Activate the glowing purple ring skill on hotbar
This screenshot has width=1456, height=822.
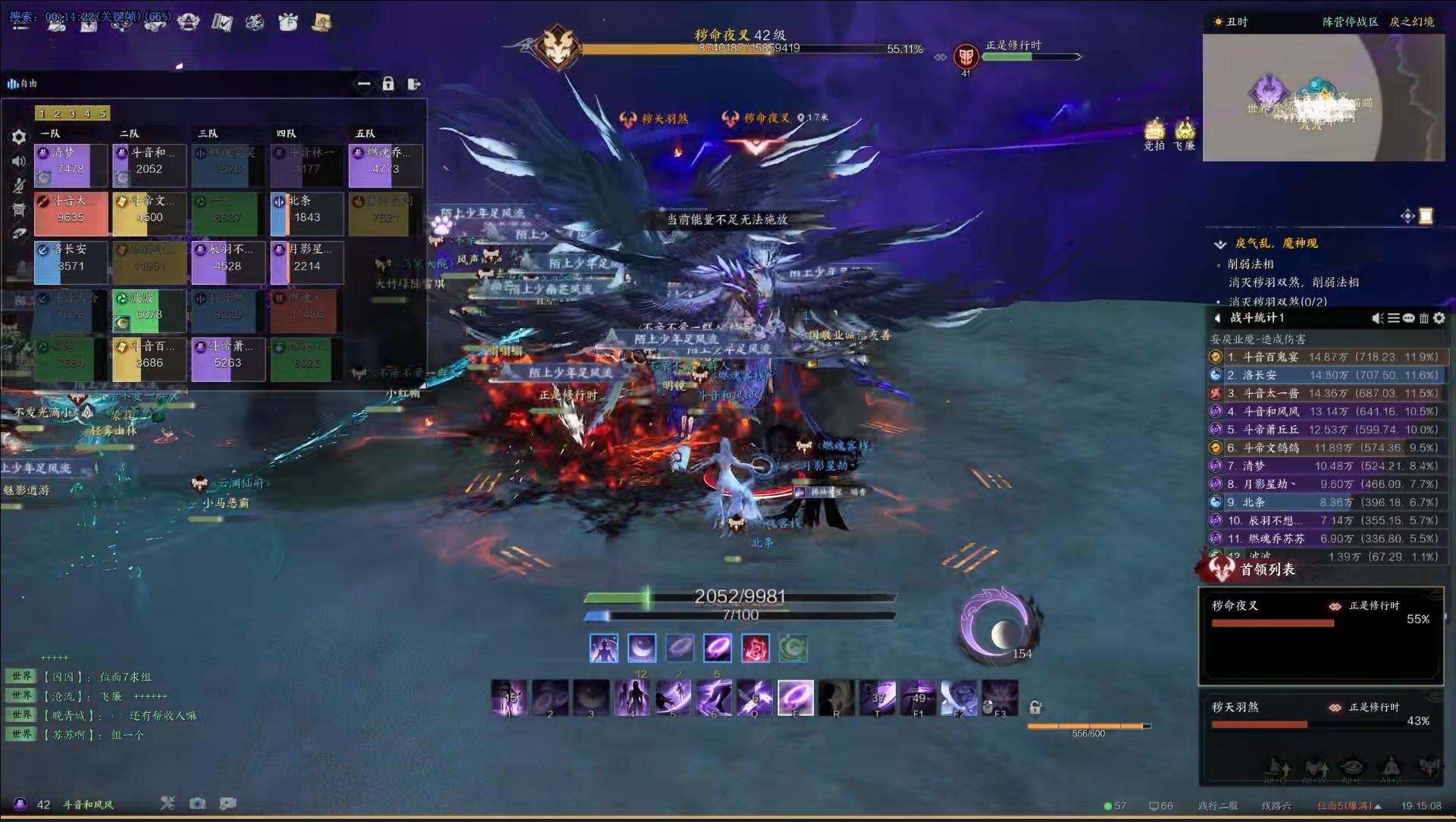click(795, 696)
